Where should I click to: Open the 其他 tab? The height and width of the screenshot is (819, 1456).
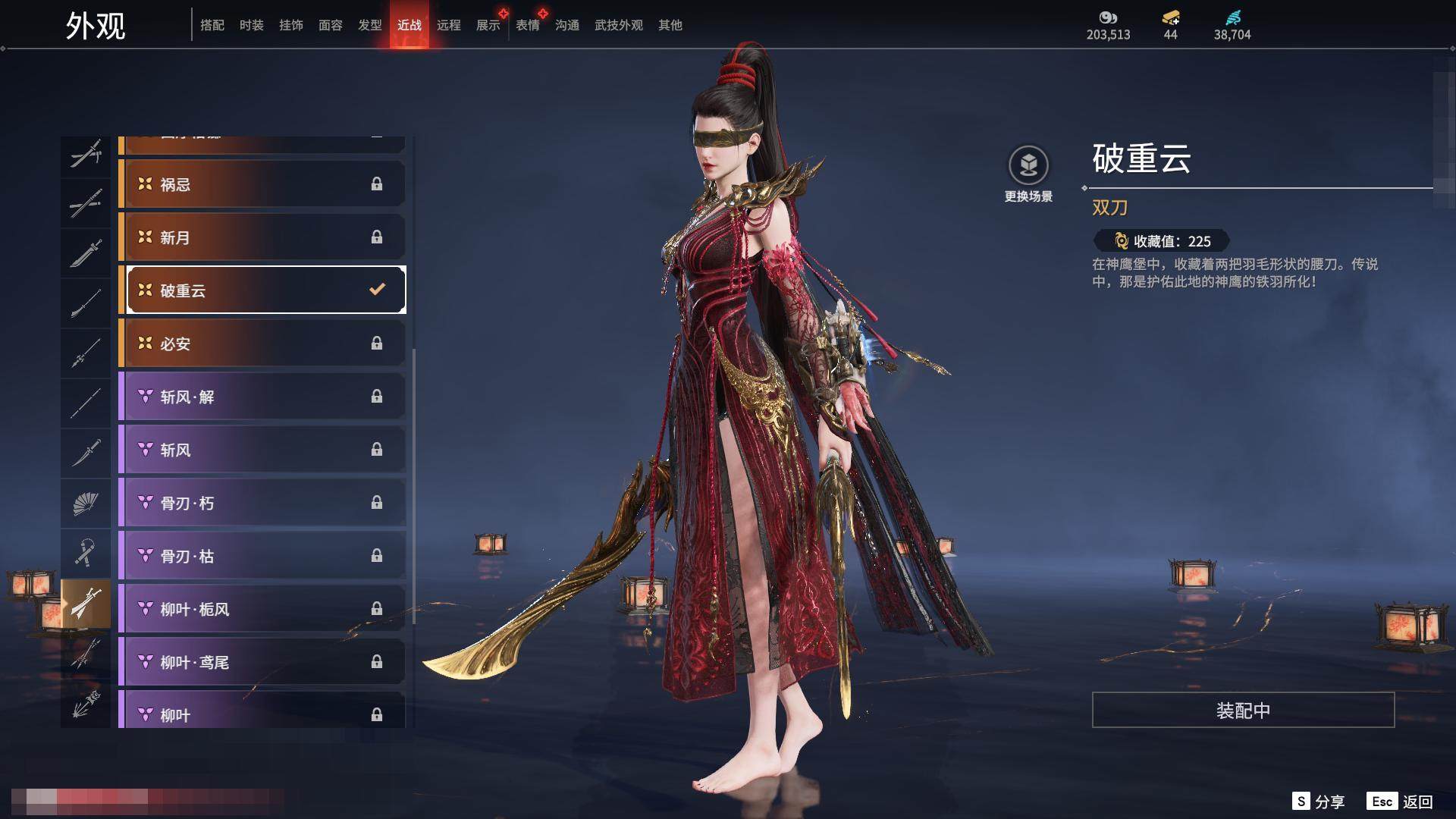click(670, 25)
